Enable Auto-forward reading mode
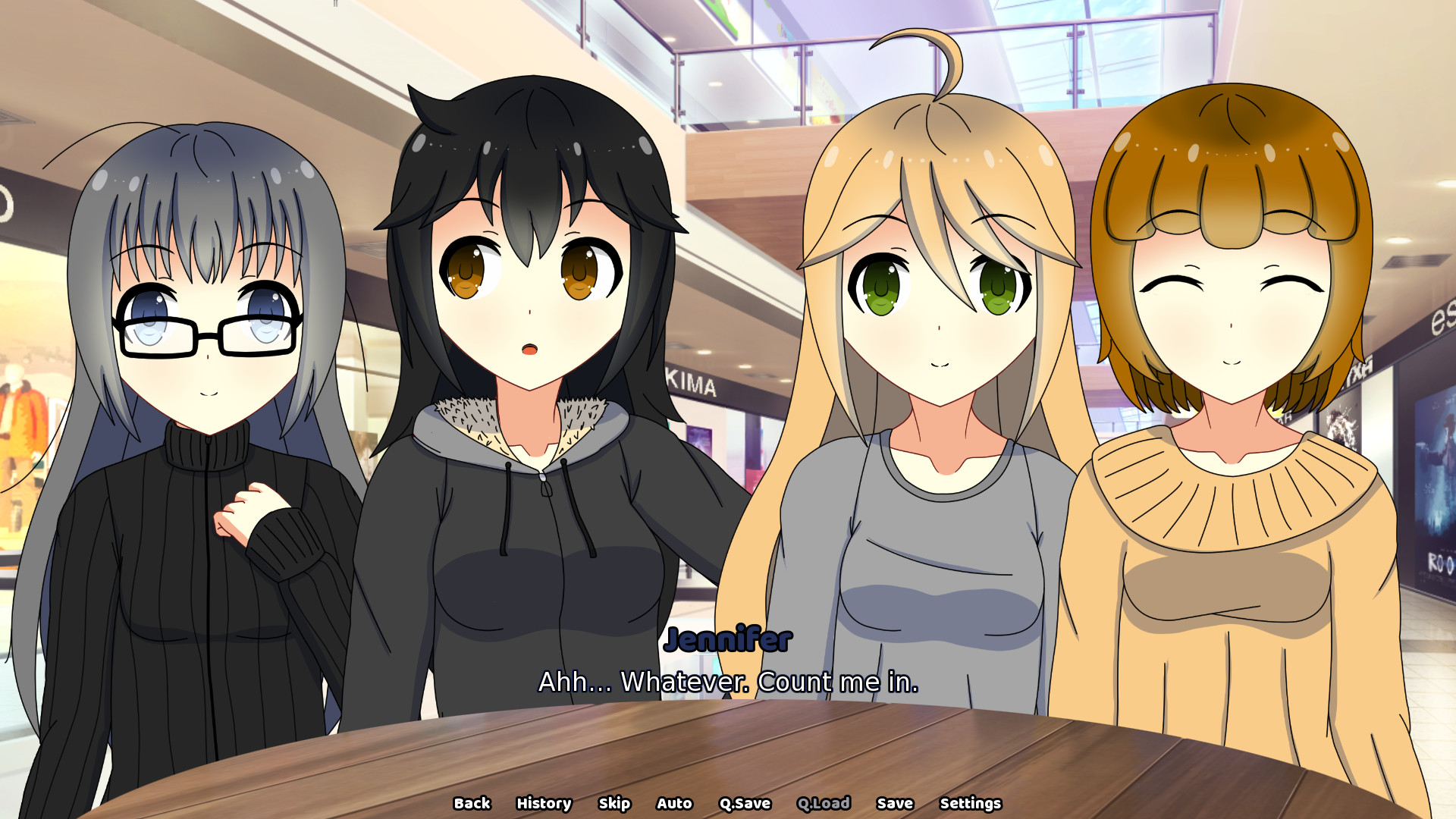The height and width of the screenshot is (819, 1456). pos(674,803)
